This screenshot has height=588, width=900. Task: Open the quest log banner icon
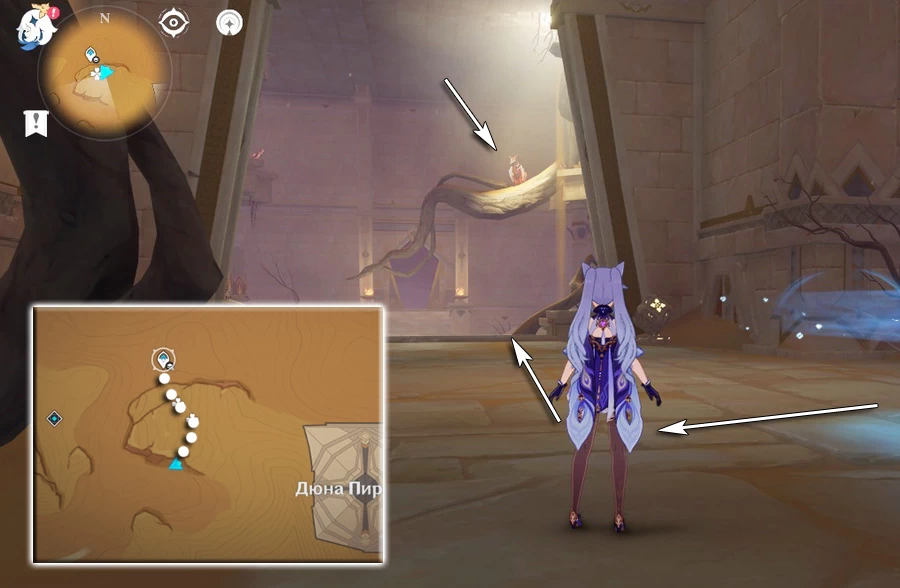click(36, 123)
